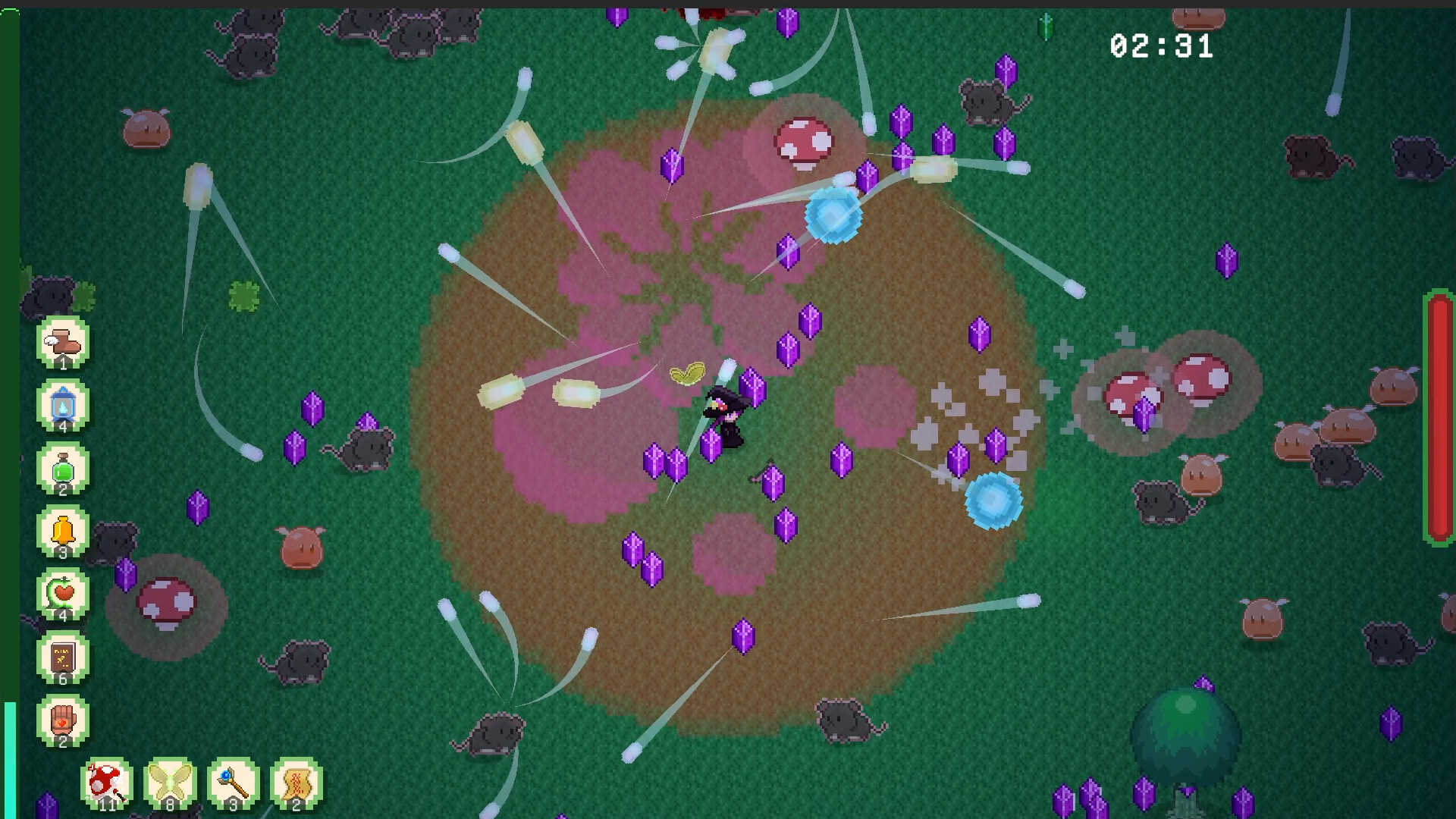Select the green potion upgrade icon
Viewport: 1456px width, 819px height.
click(x=63, y=469)
